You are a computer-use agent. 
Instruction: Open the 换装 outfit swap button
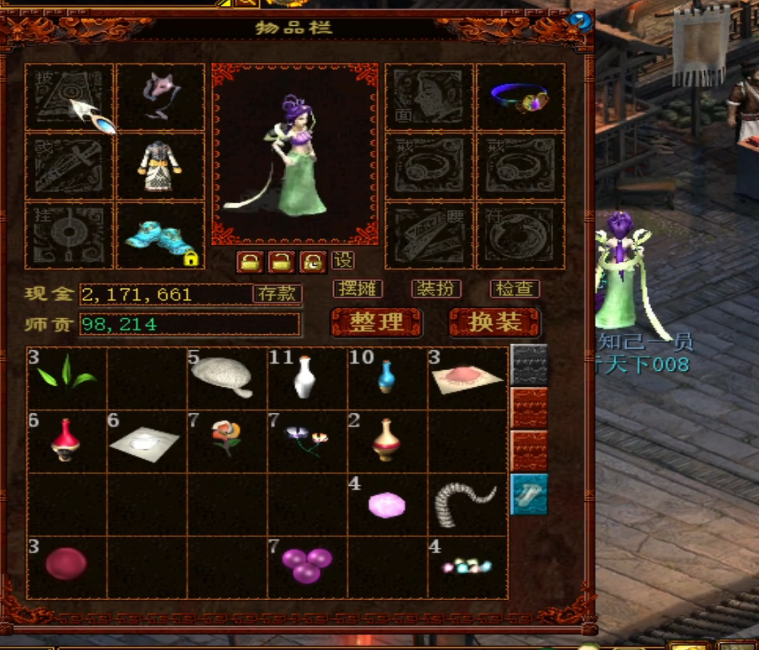(494, 322)
